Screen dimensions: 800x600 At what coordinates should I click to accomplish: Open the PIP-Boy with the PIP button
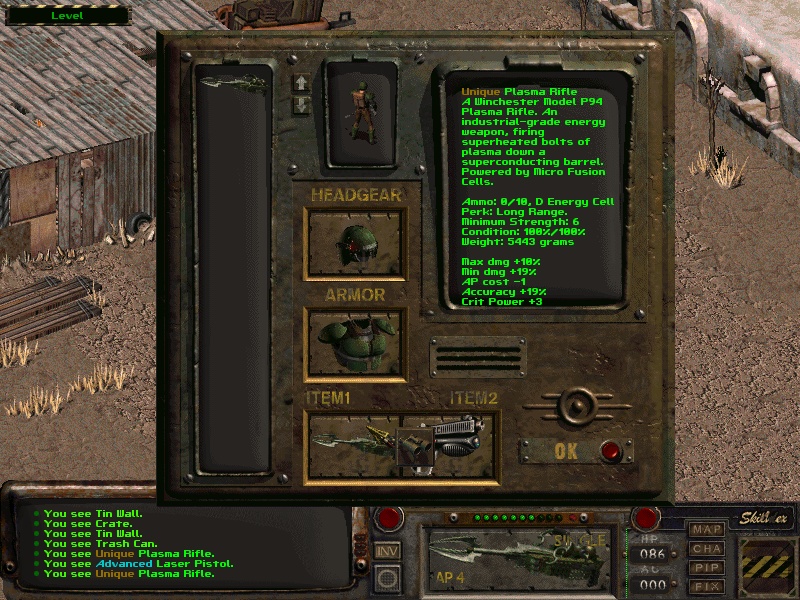coord(708,567)
